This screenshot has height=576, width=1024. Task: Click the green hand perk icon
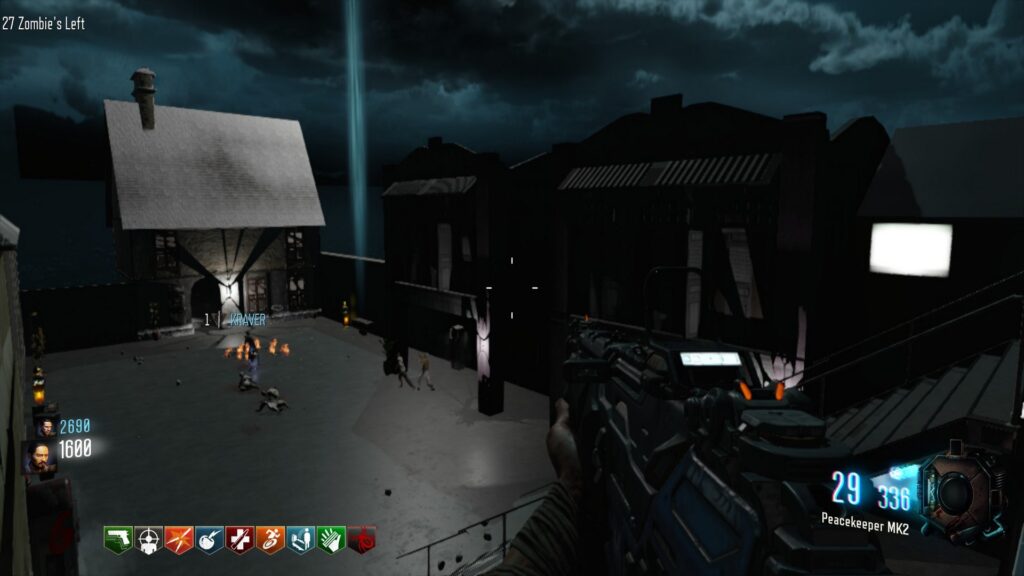pos(332,539)
